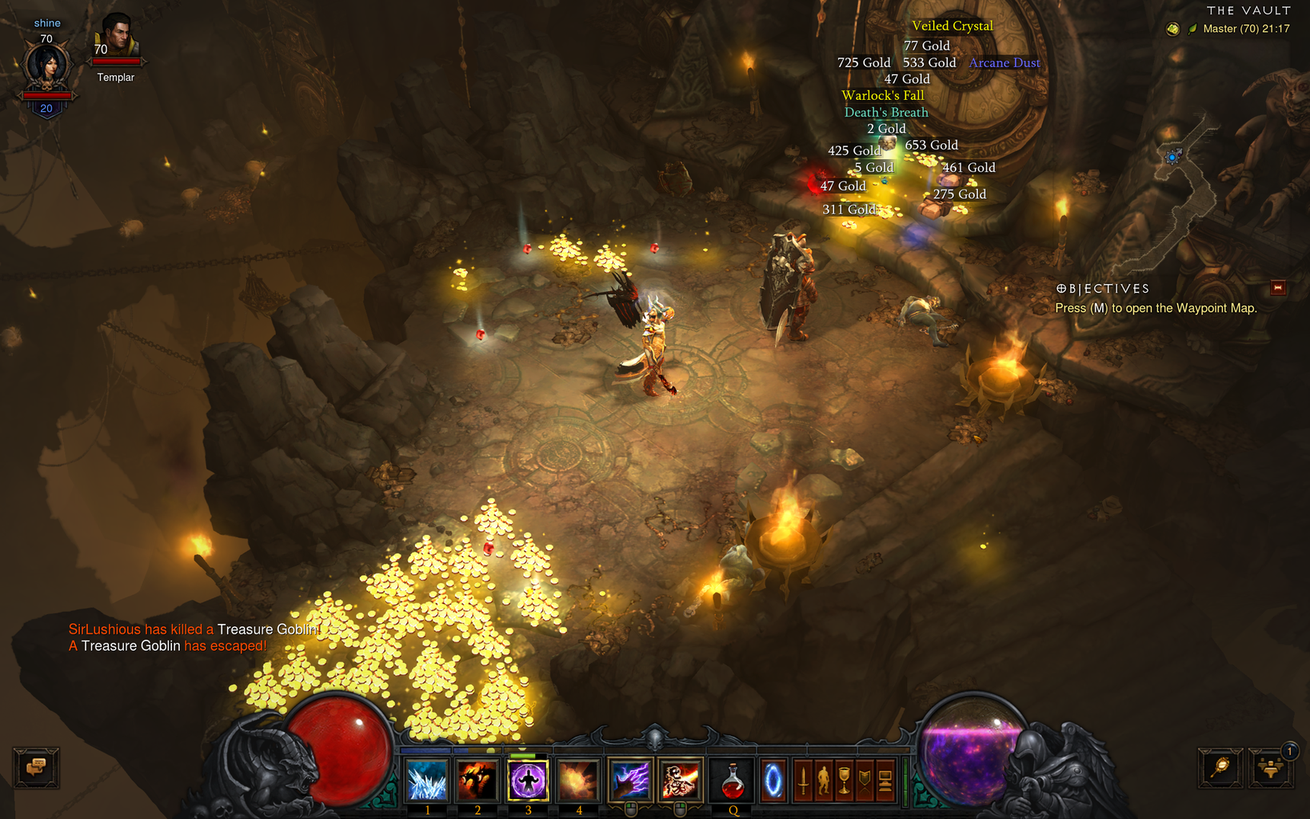The height and width of the screenshot is (819, 1310).
Task: Trigger the purple aura skill in slot 3
Action: (x=528, y=779)
